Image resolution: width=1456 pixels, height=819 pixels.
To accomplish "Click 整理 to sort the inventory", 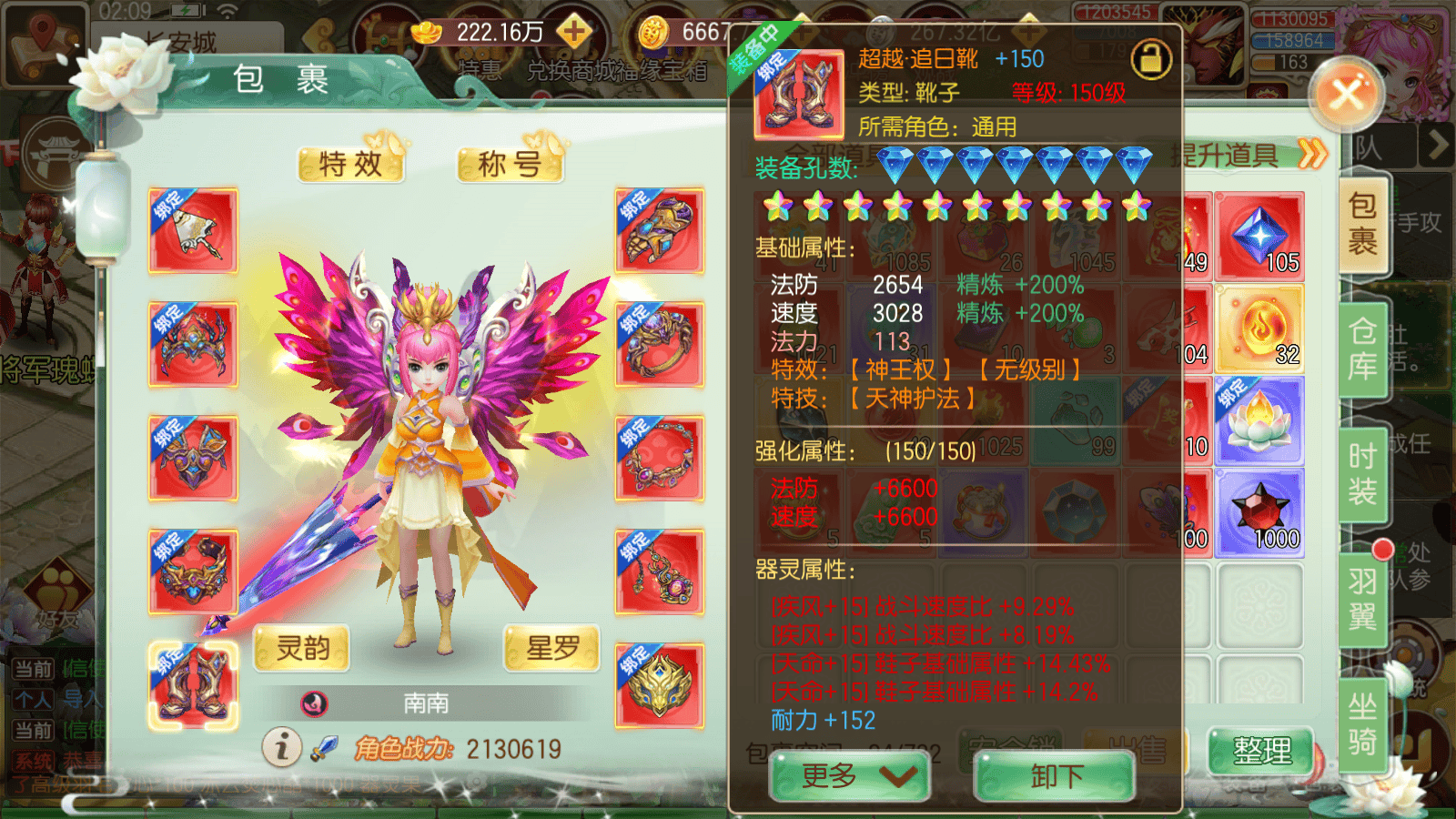I will (1260, 751).
